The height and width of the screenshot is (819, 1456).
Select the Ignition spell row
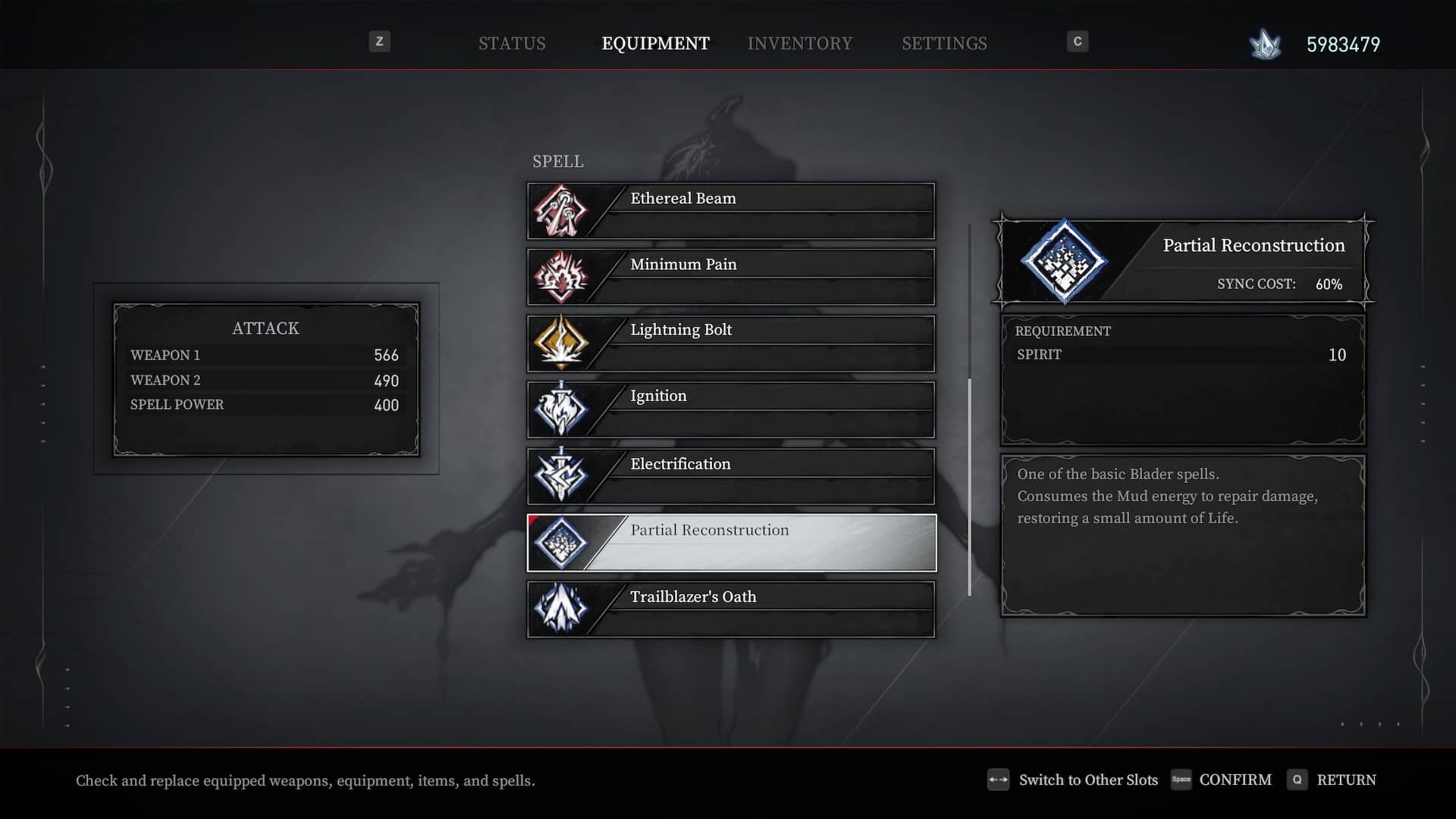point(731,409)
